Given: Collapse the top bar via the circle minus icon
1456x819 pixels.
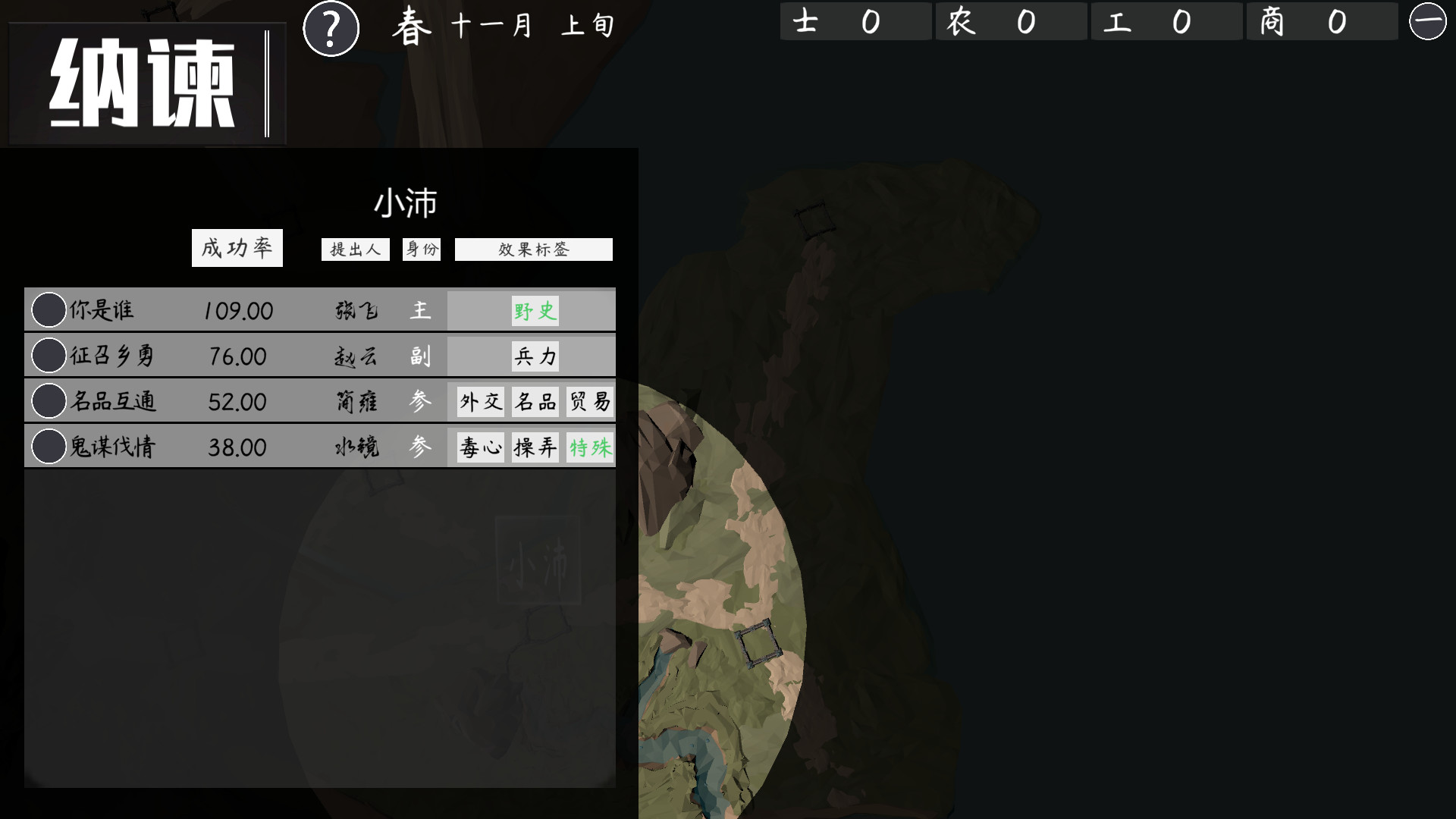Looking at the screenshot, I should pos(1432,22).
